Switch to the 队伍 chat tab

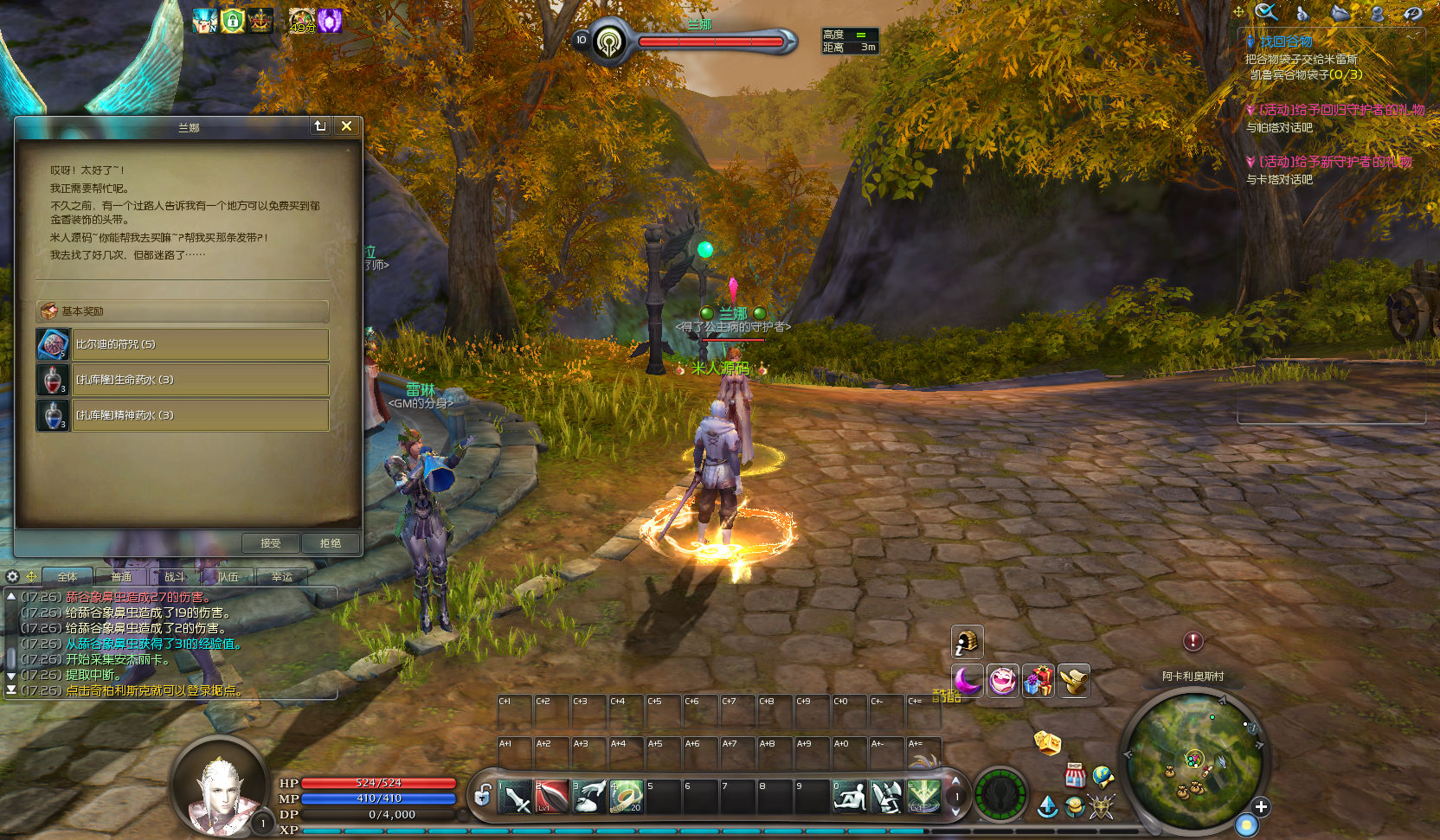(x=228, y=577)
